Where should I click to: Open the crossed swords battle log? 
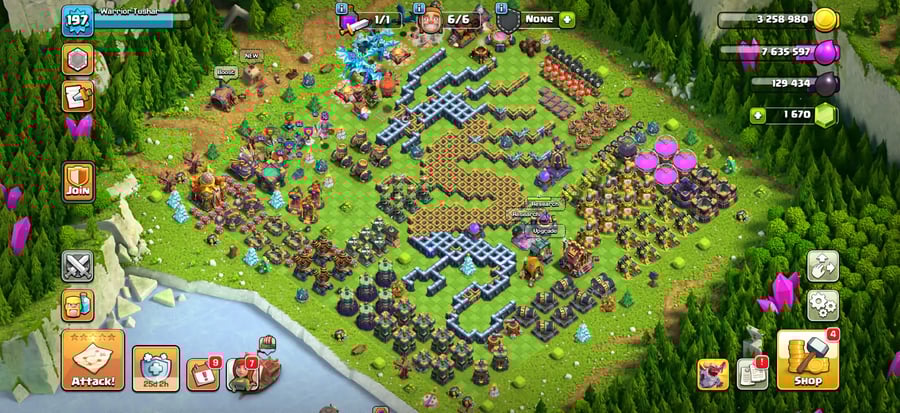[78, 266]
